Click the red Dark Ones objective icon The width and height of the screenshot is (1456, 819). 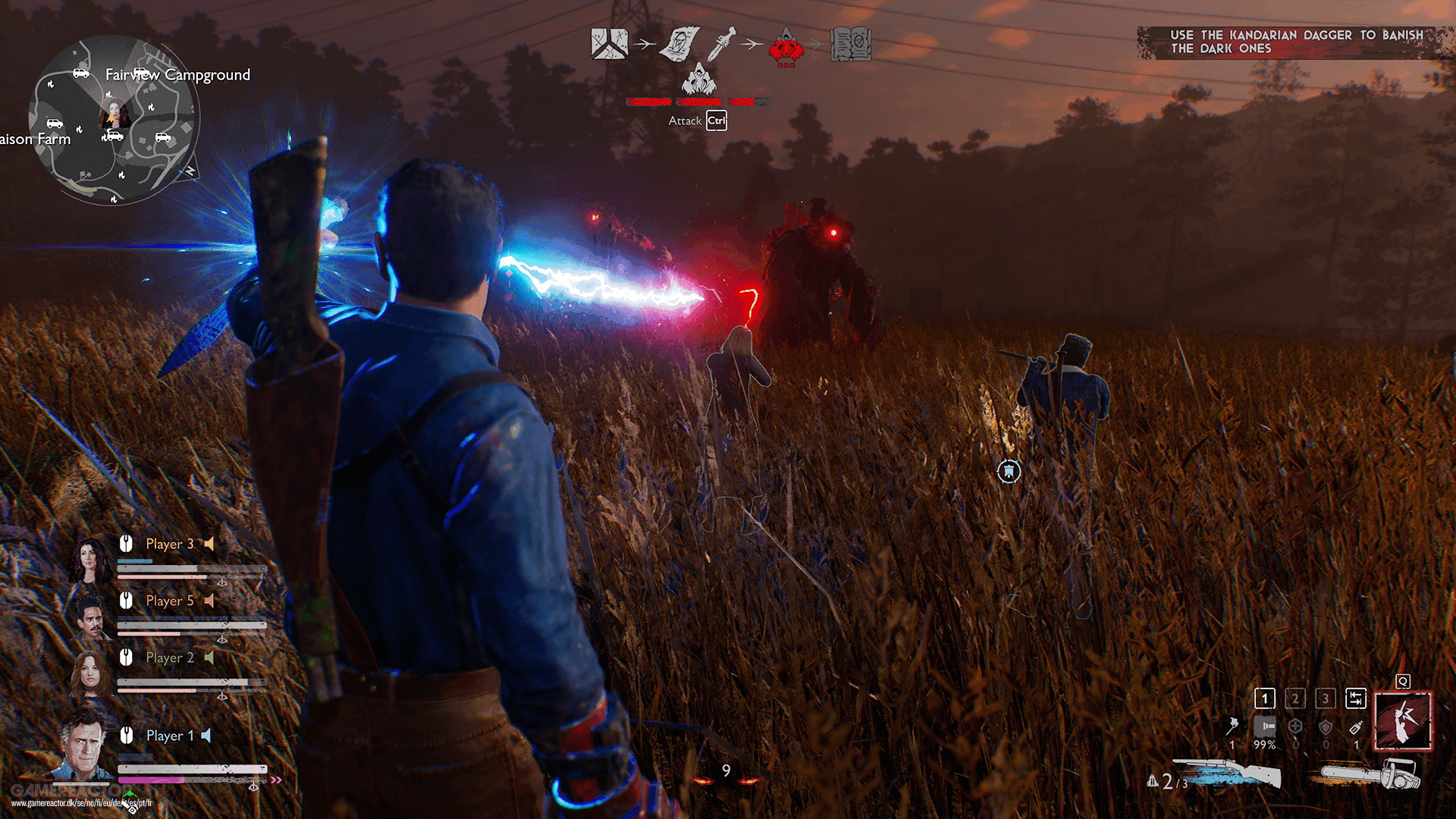point(786,47)
